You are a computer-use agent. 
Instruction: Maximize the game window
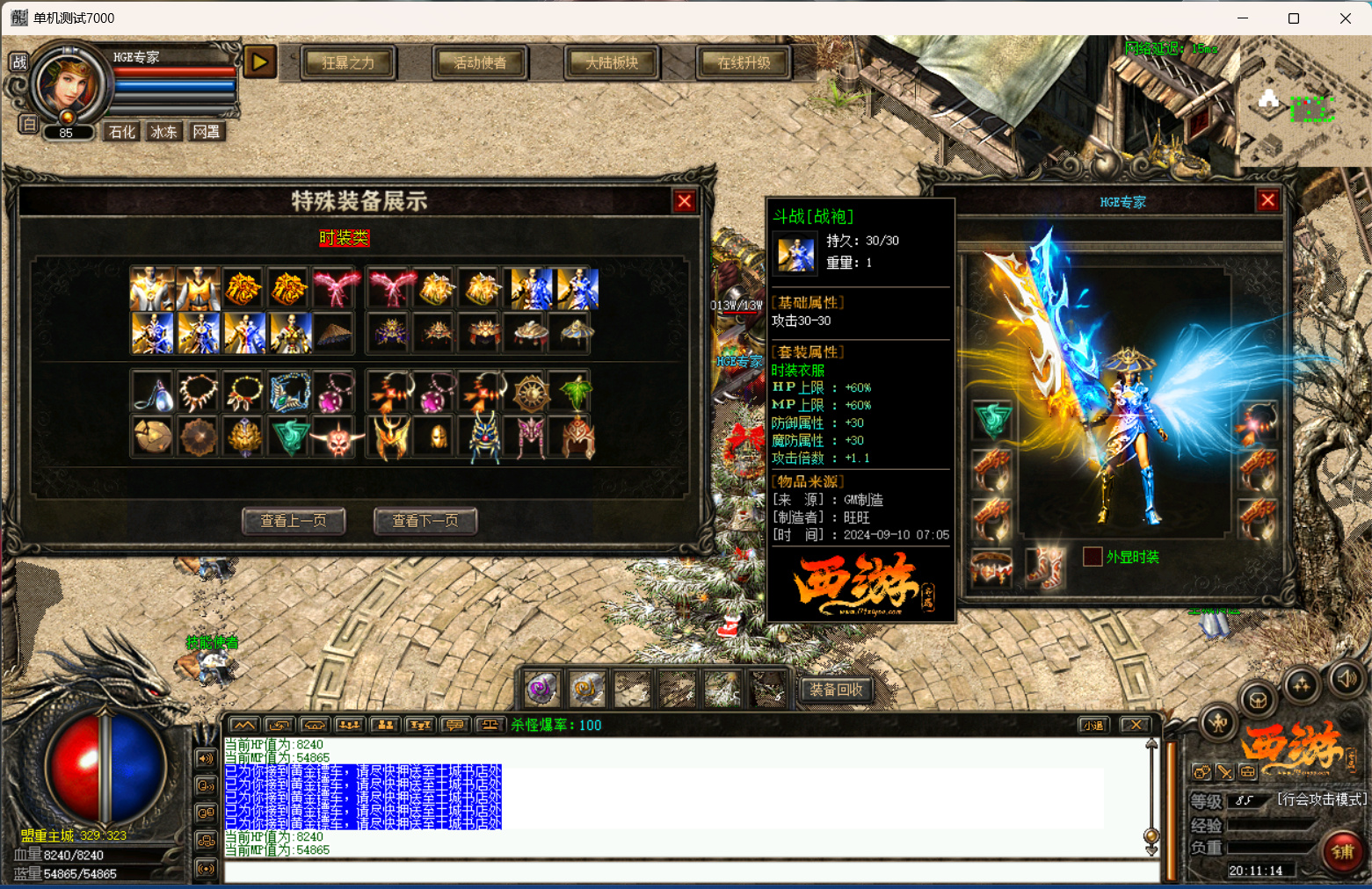1293,18
